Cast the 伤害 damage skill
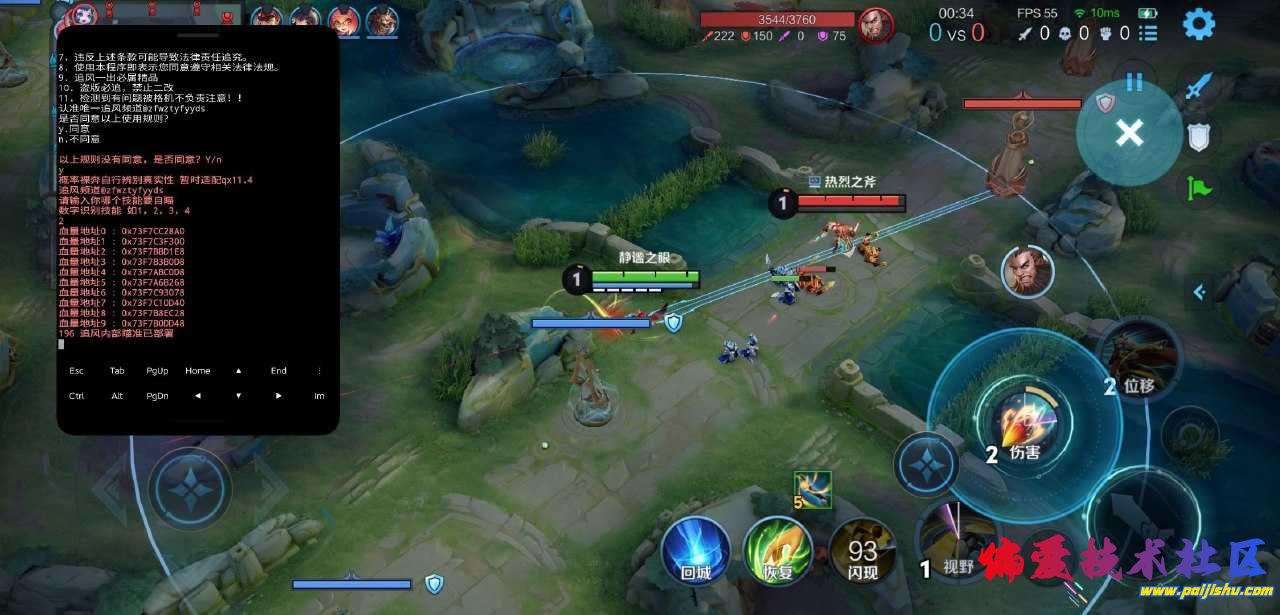Screen dimensions: 1280x615 (x=1024, y=425)
